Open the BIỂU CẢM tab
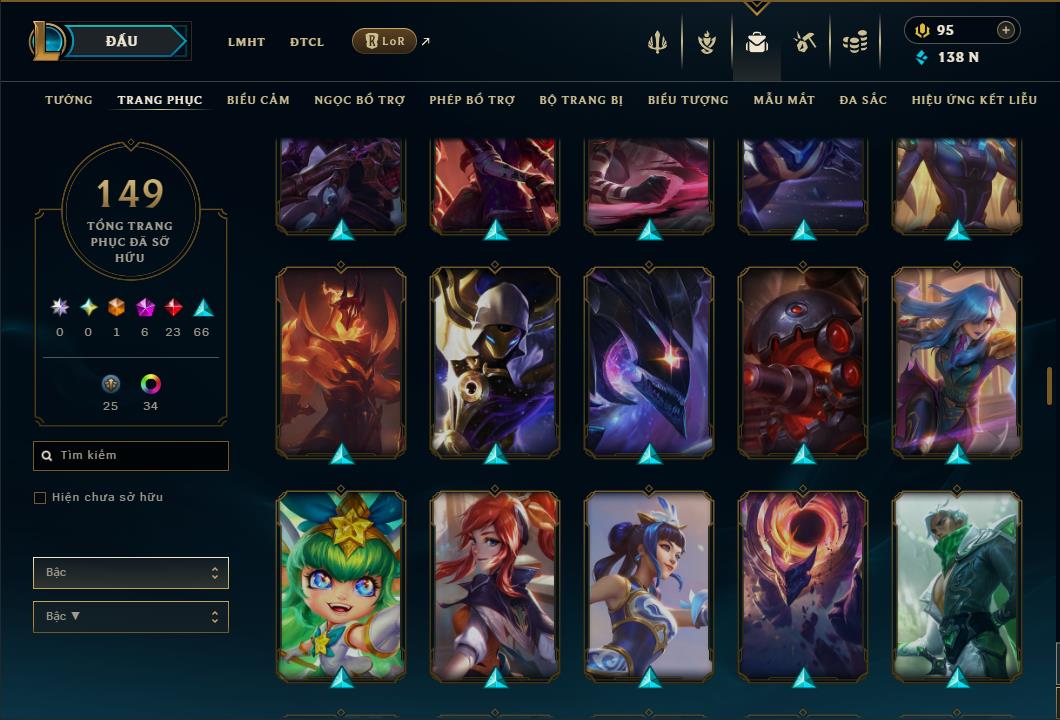The image size is (1060, 720). (x=258, y=100)
